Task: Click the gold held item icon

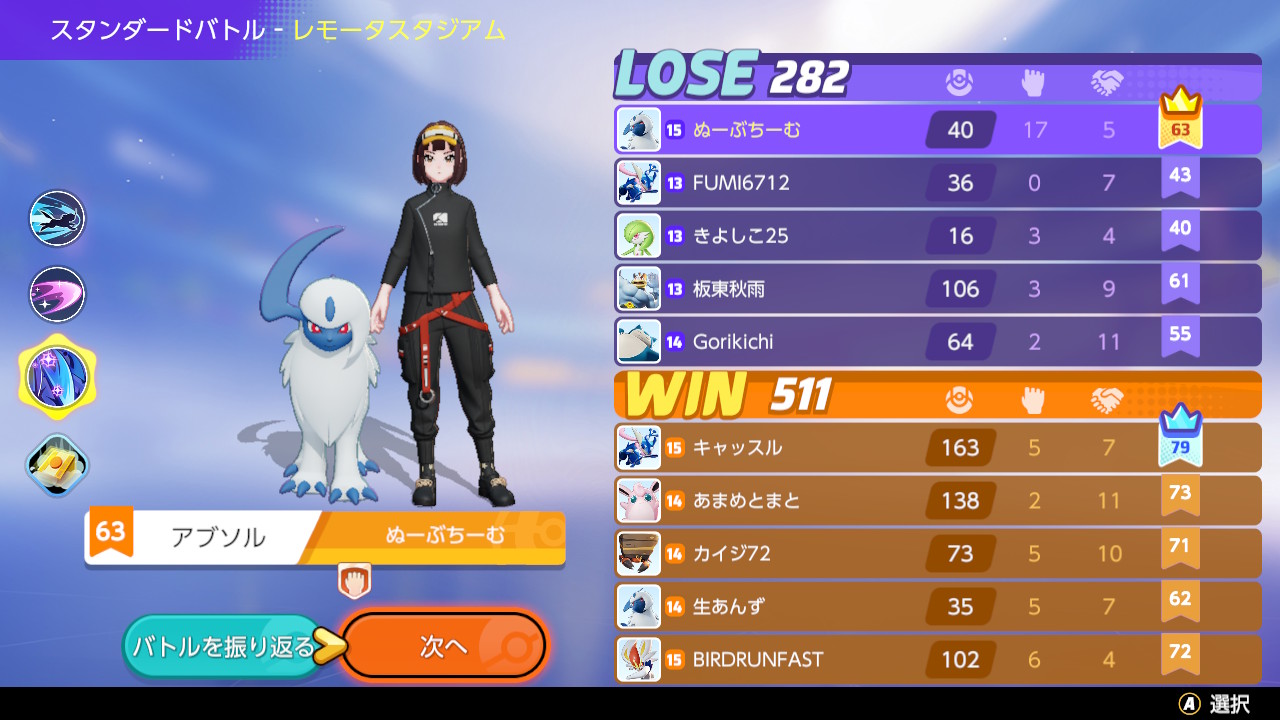Action: 56,464
